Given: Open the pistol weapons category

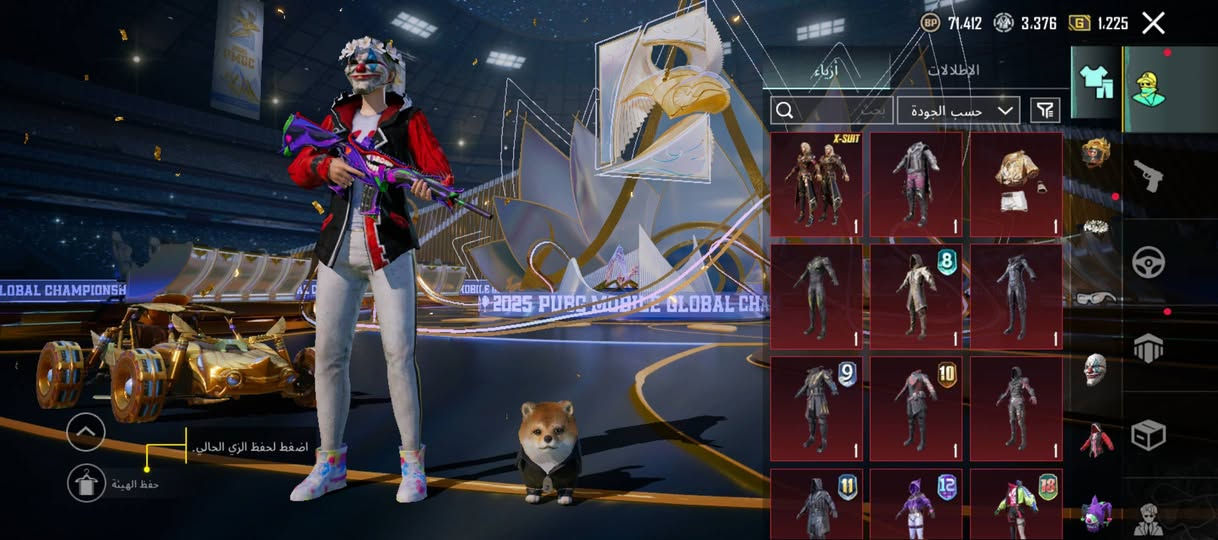Looking at the screenshot, I should tap(1148, 177).
